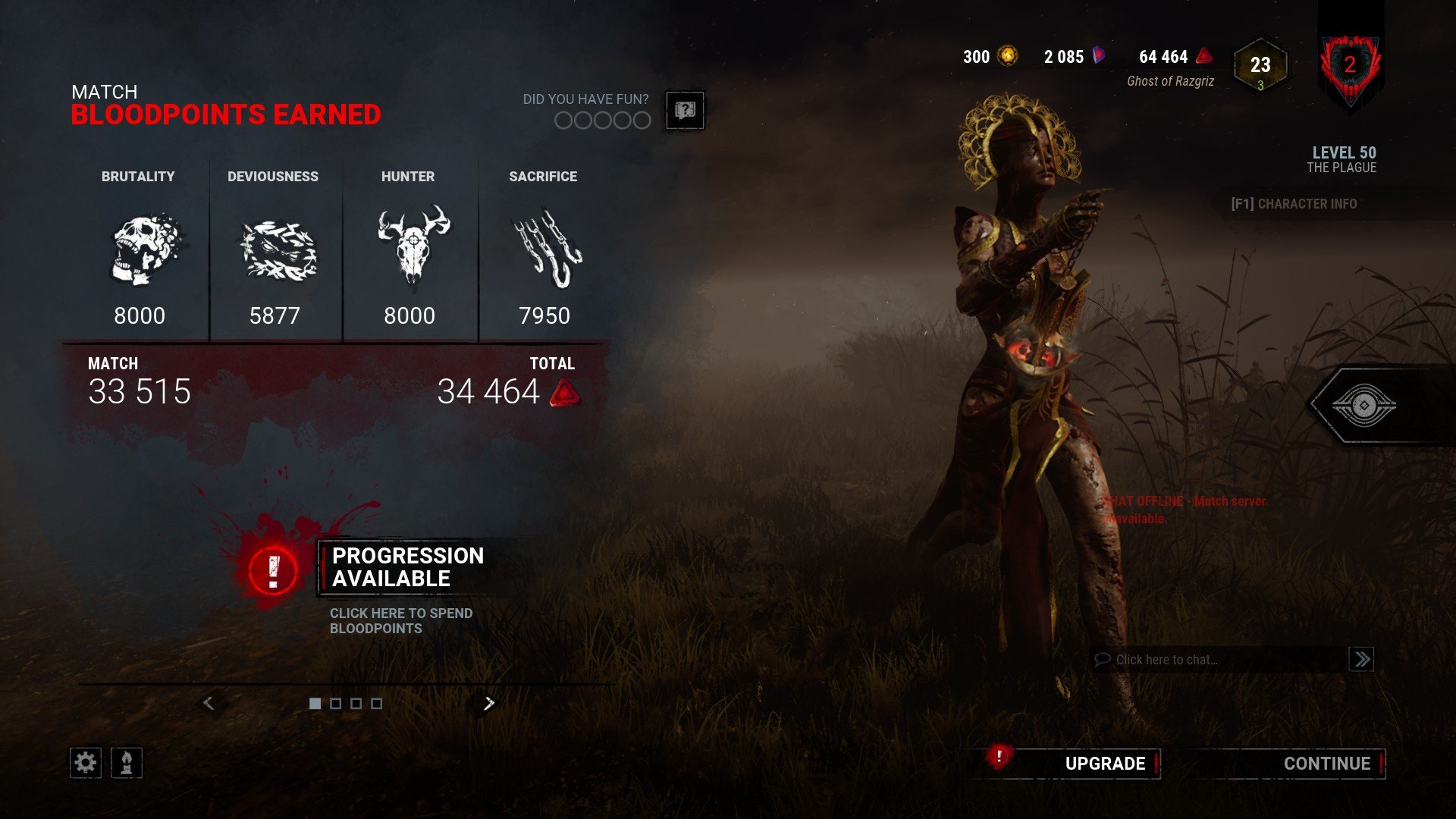Choose the last fun rating circle

point(642,120)
